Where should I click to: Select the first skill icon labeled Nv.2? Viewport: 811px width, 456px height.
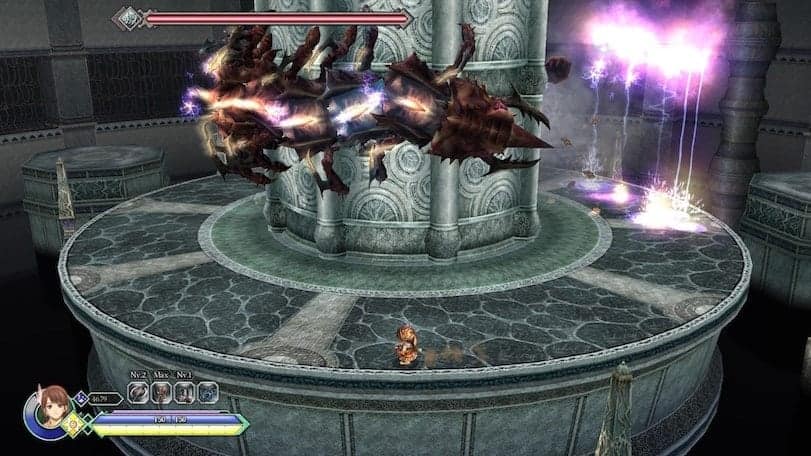138,394
